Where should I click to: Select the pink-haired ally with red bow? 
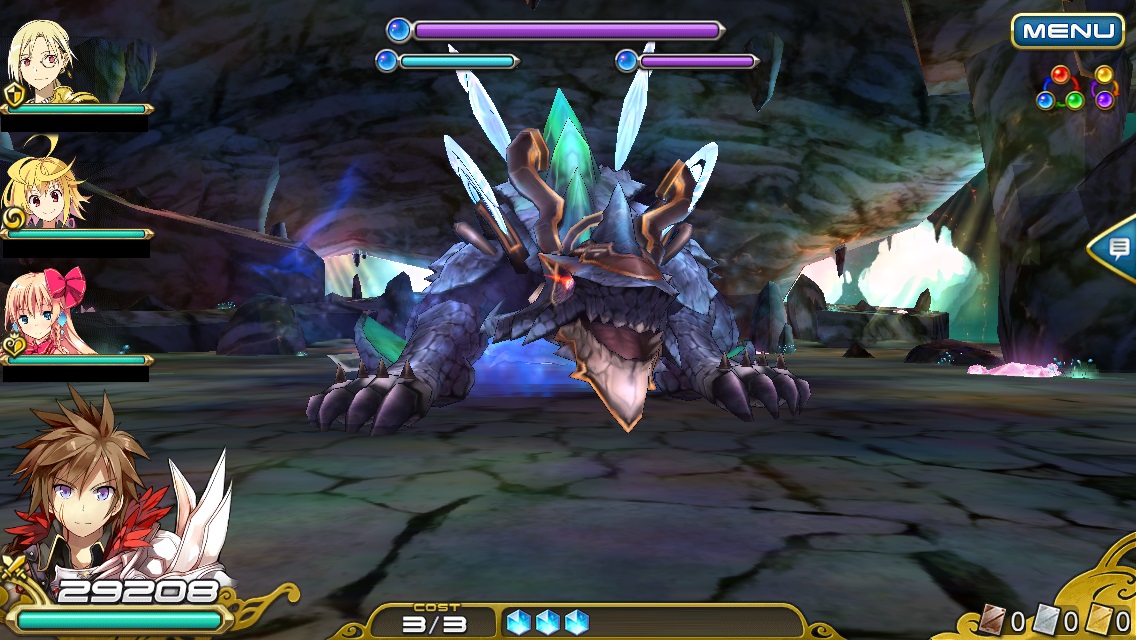48,313
